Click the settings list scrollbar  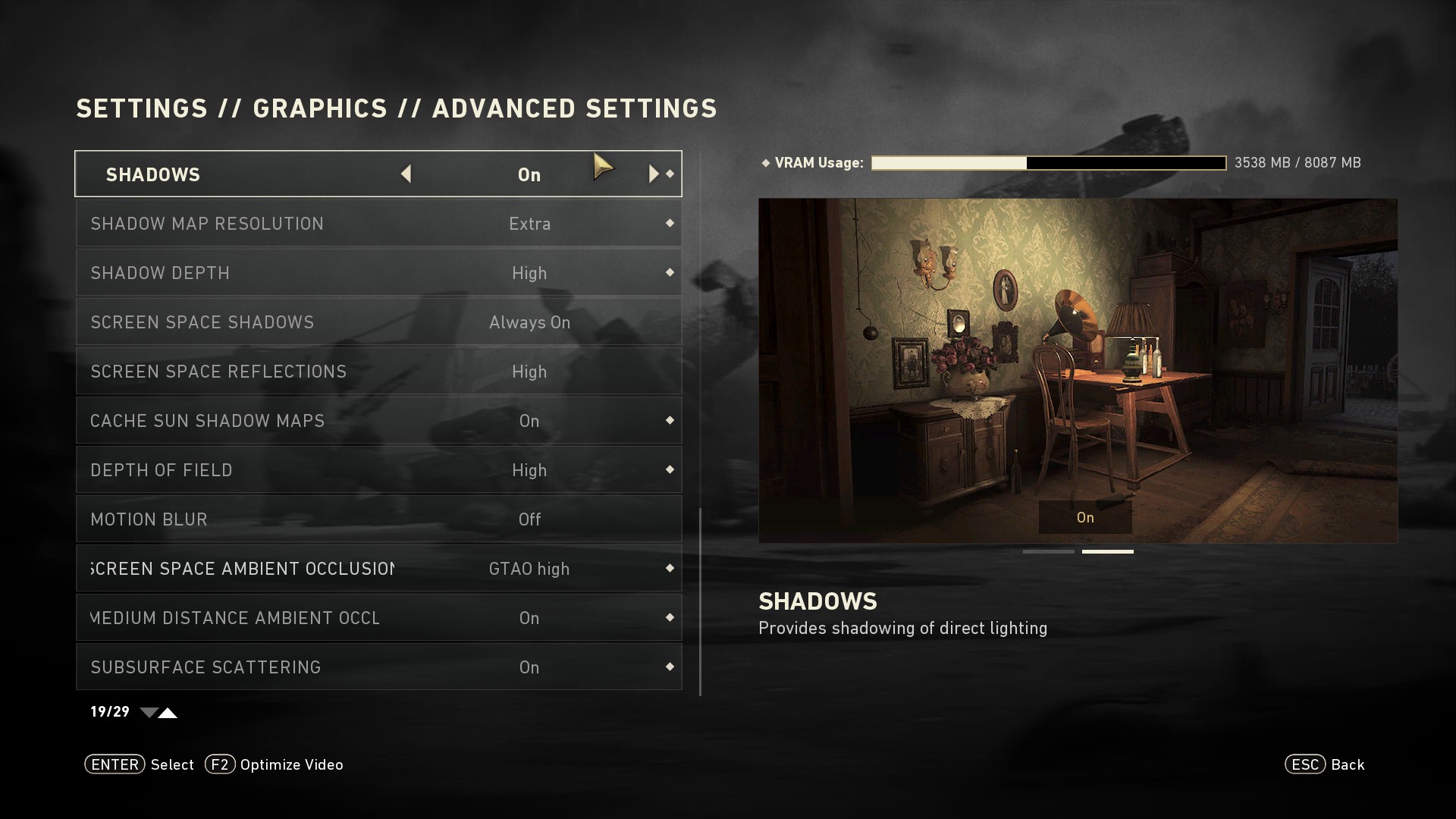700,601
